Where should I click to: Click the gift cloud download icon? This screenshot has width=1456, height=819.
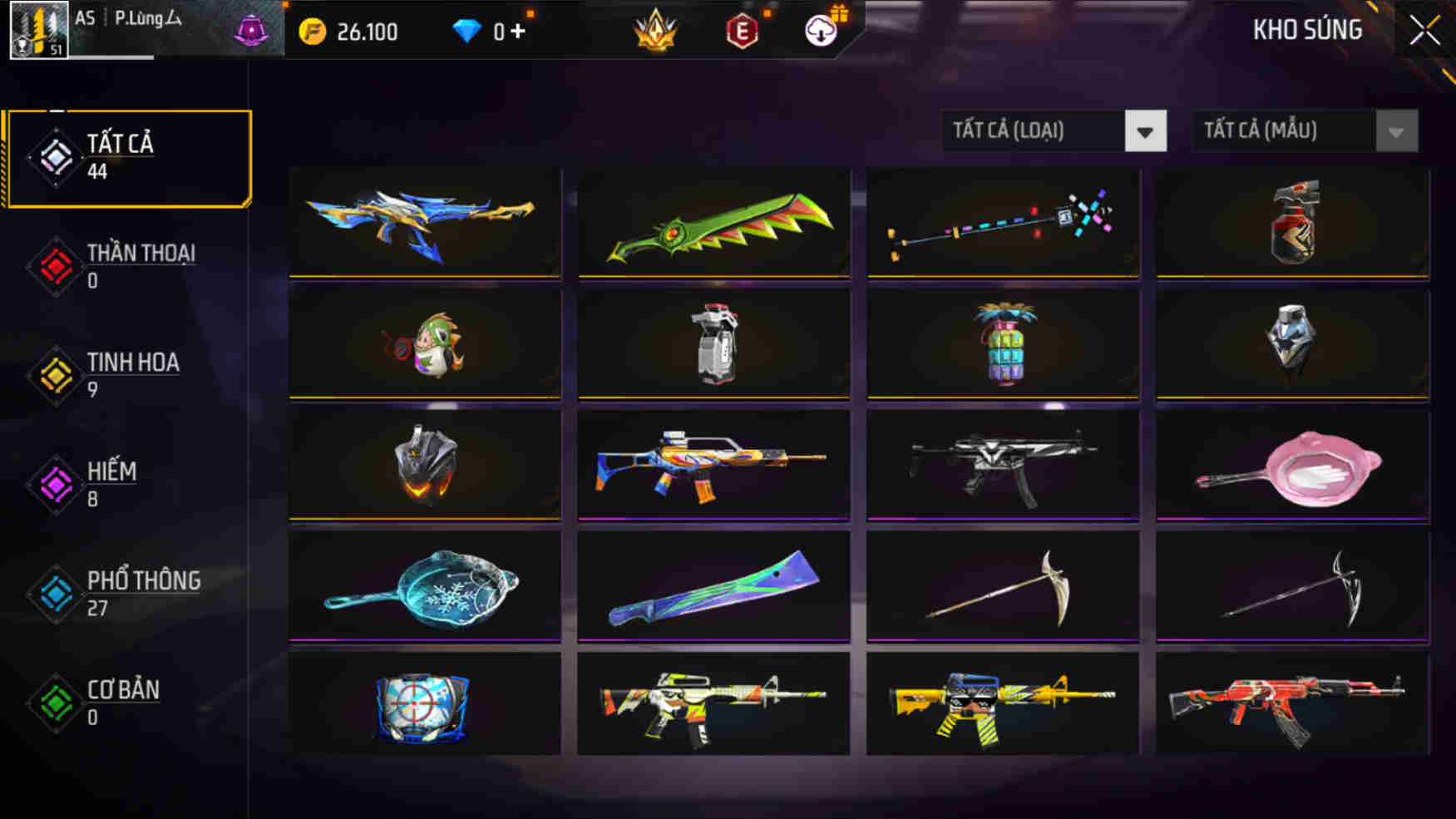click(x=820, y=33)
